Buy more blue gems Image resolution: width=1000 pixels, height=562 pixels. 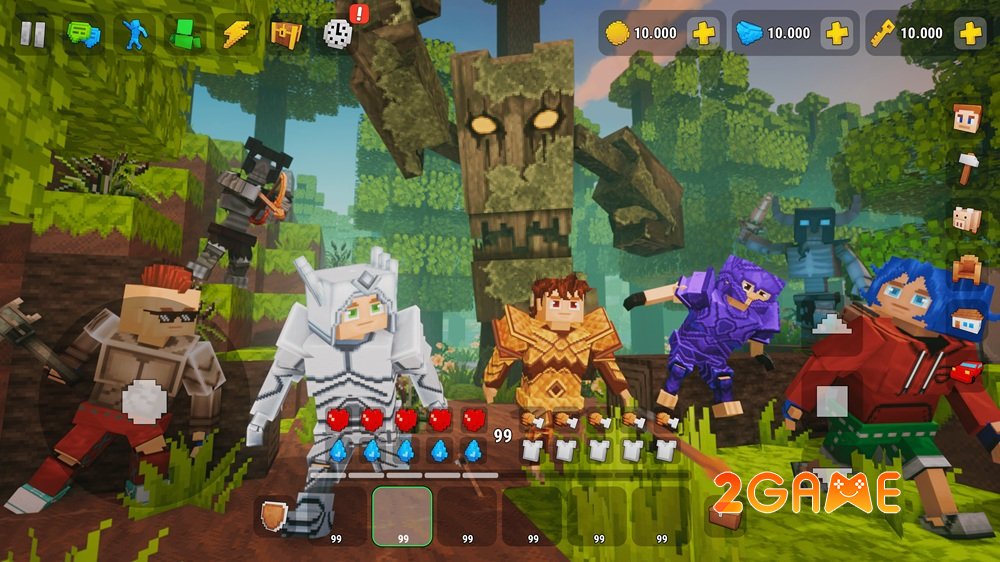coord(837,33)
